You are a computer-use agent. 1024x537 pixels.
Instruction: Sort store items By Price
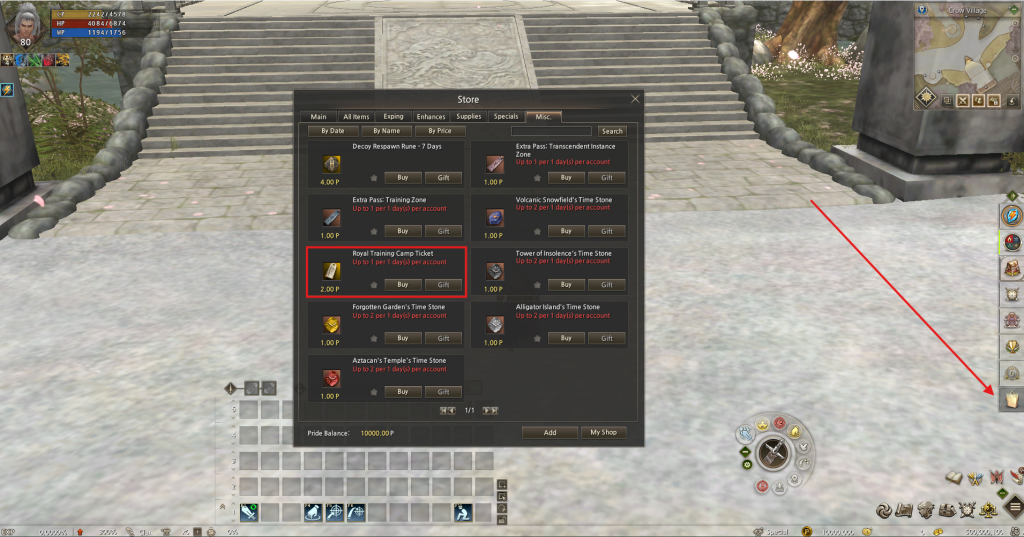[439, 131]
